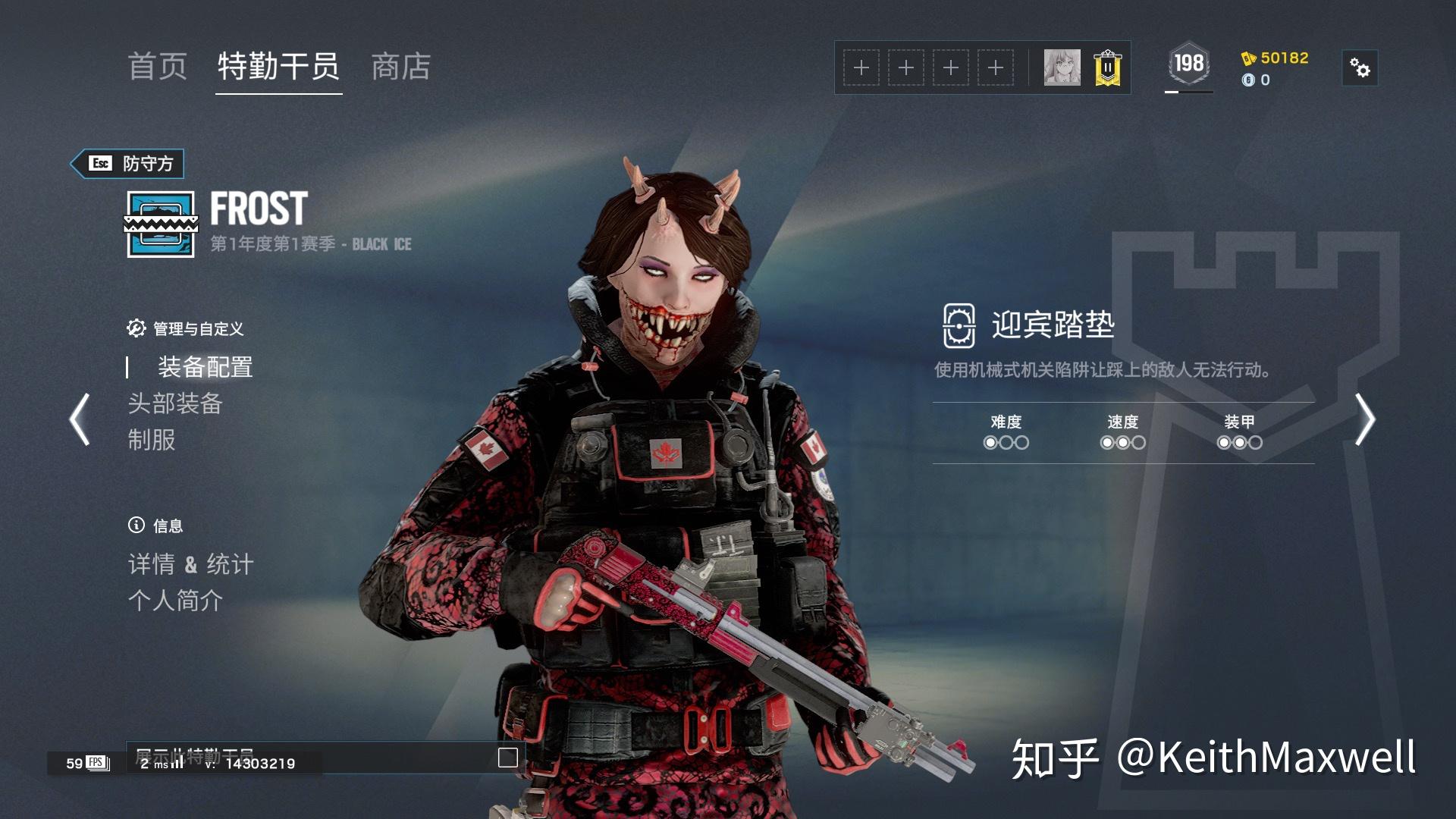Open settings via gear icon
The width and height of the screenshot is (1456, 819).
pos(1360,68)
